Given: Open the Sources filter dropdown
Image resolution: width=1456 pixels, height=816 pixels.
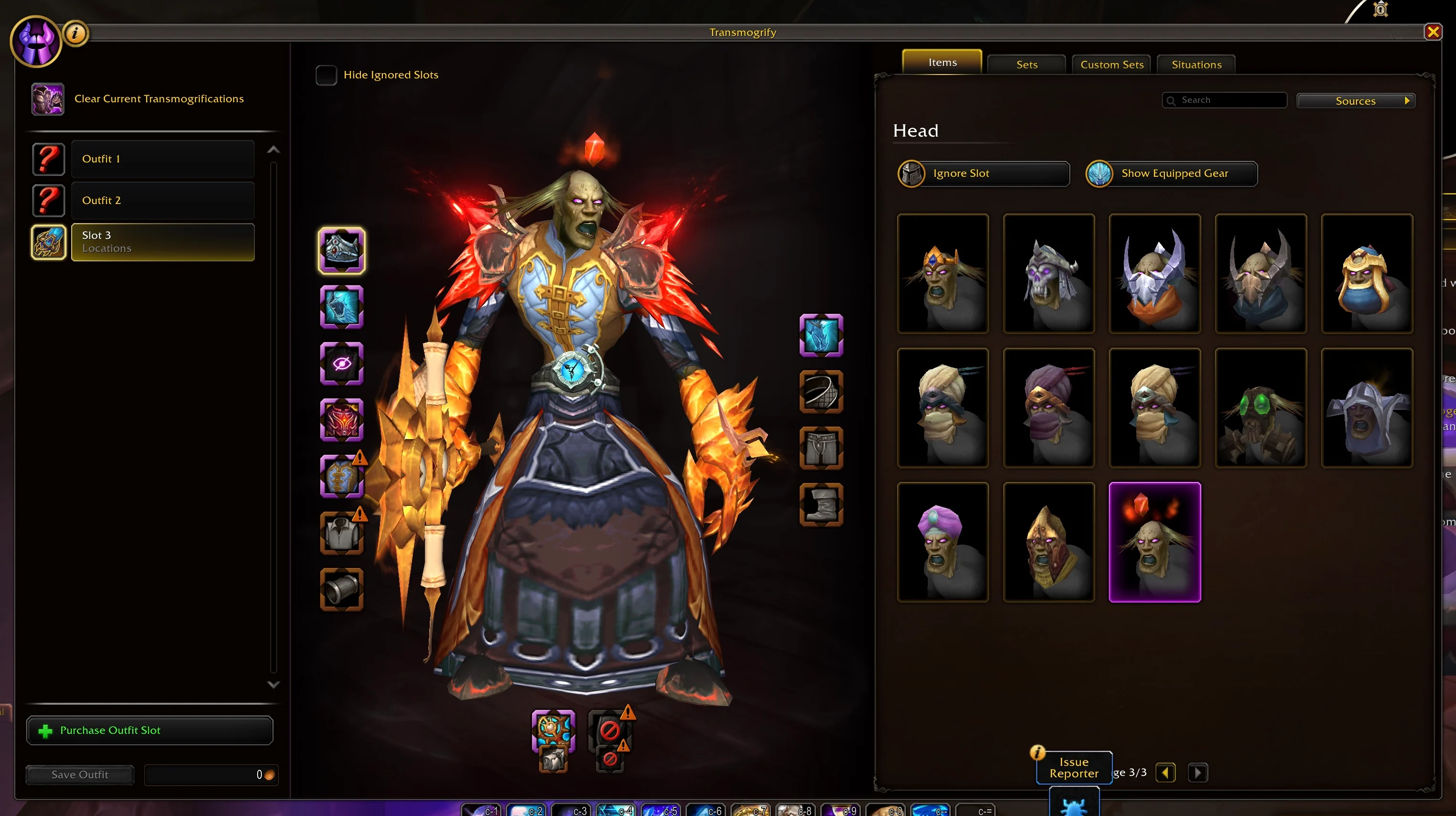Looking at the screenshot, I should point(1356,101).
